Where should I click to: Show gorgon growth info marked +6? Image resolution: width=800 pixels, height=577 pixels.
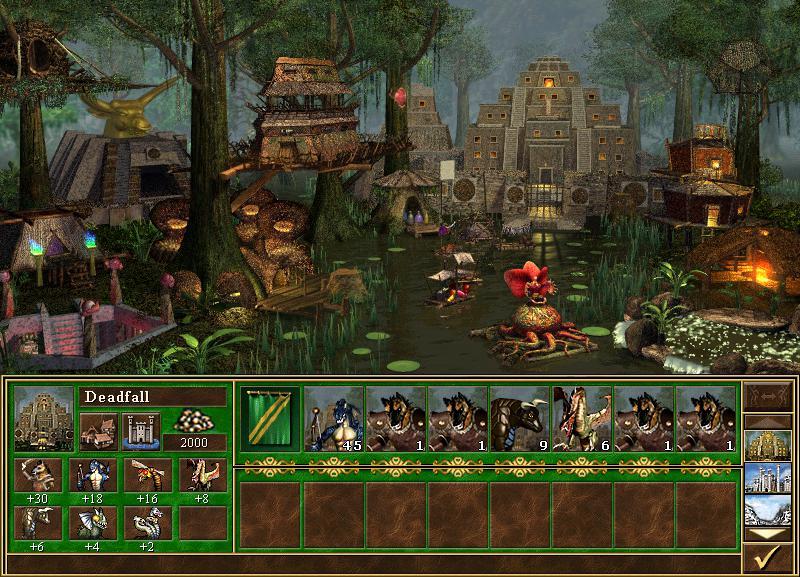38,522
